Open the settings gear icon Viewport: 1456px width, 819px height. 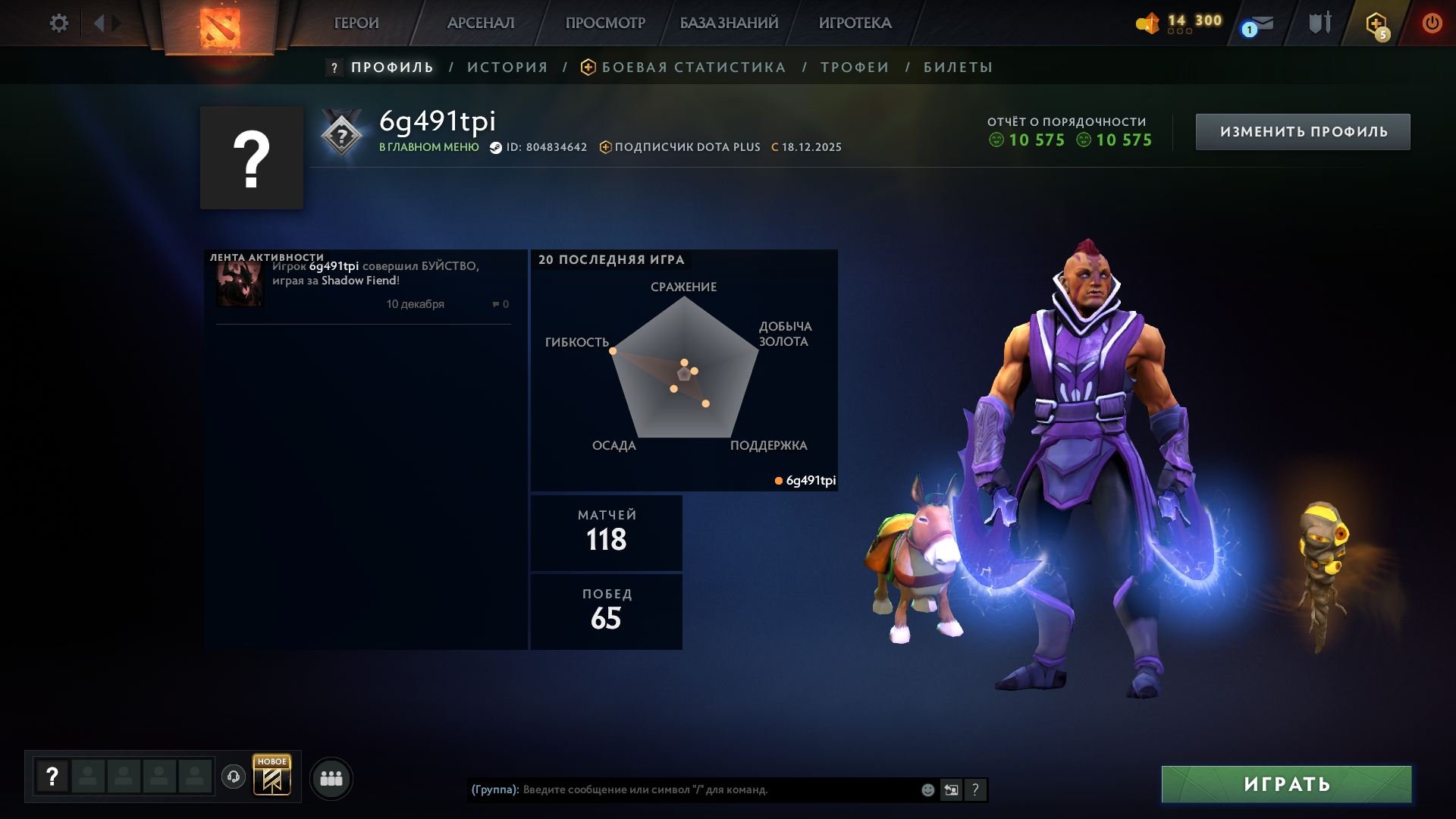(59, 23)
